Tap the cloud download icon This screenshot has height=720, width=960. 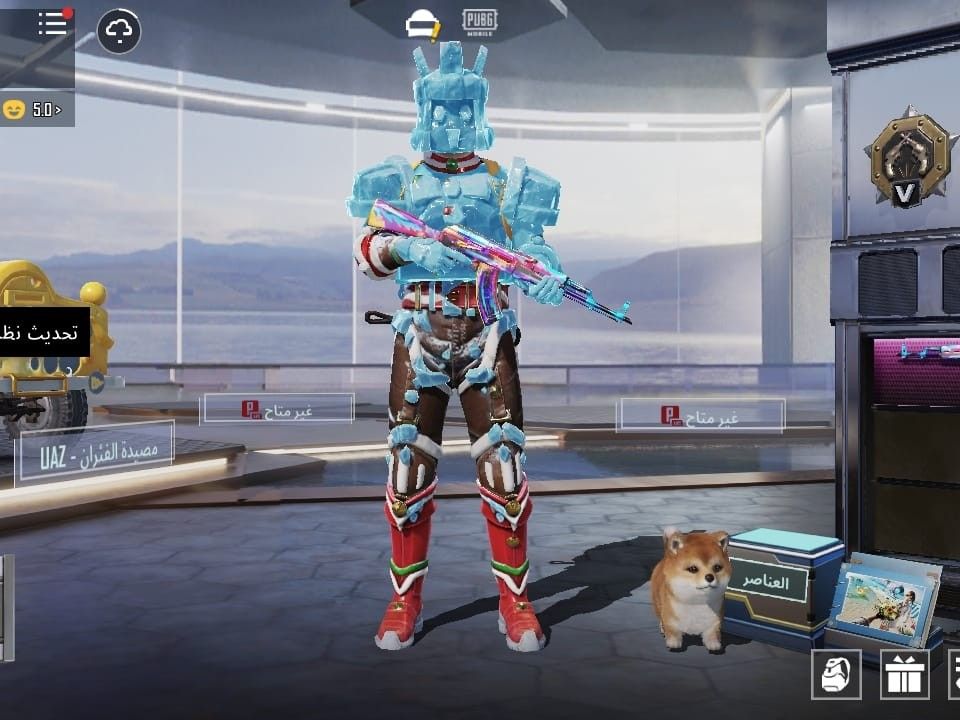coord(119,32)
